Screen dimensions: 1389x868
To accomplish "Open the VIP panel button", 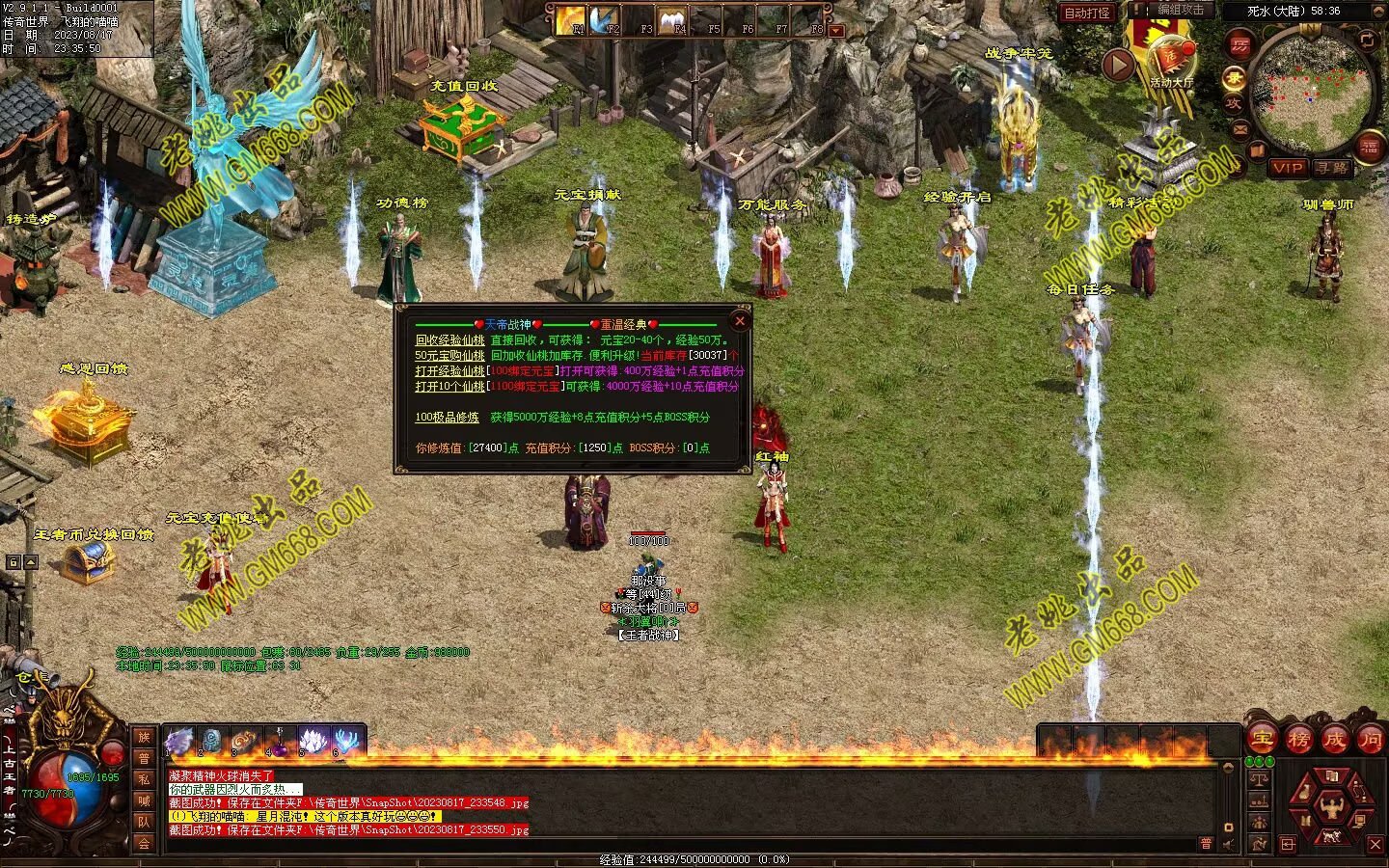I will [x=1287, y=168].
